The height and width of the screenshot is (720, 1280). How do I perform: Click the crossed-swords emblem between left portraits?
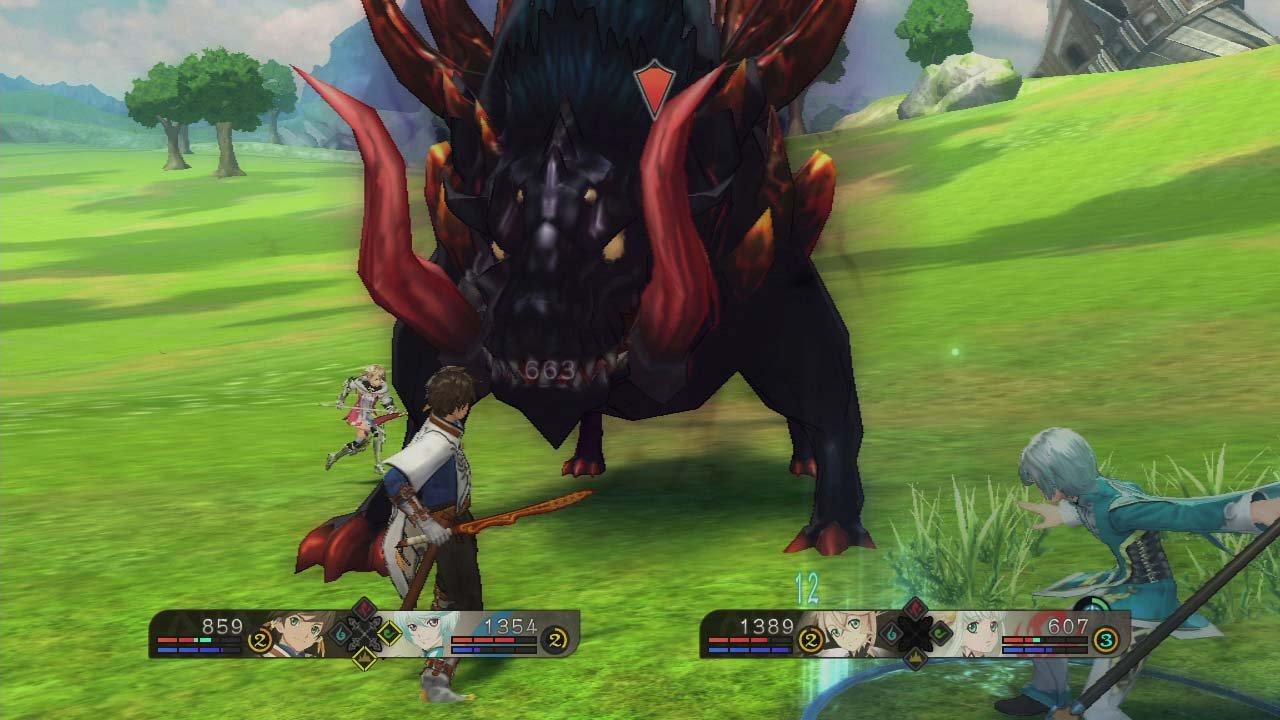coord(363,633)
